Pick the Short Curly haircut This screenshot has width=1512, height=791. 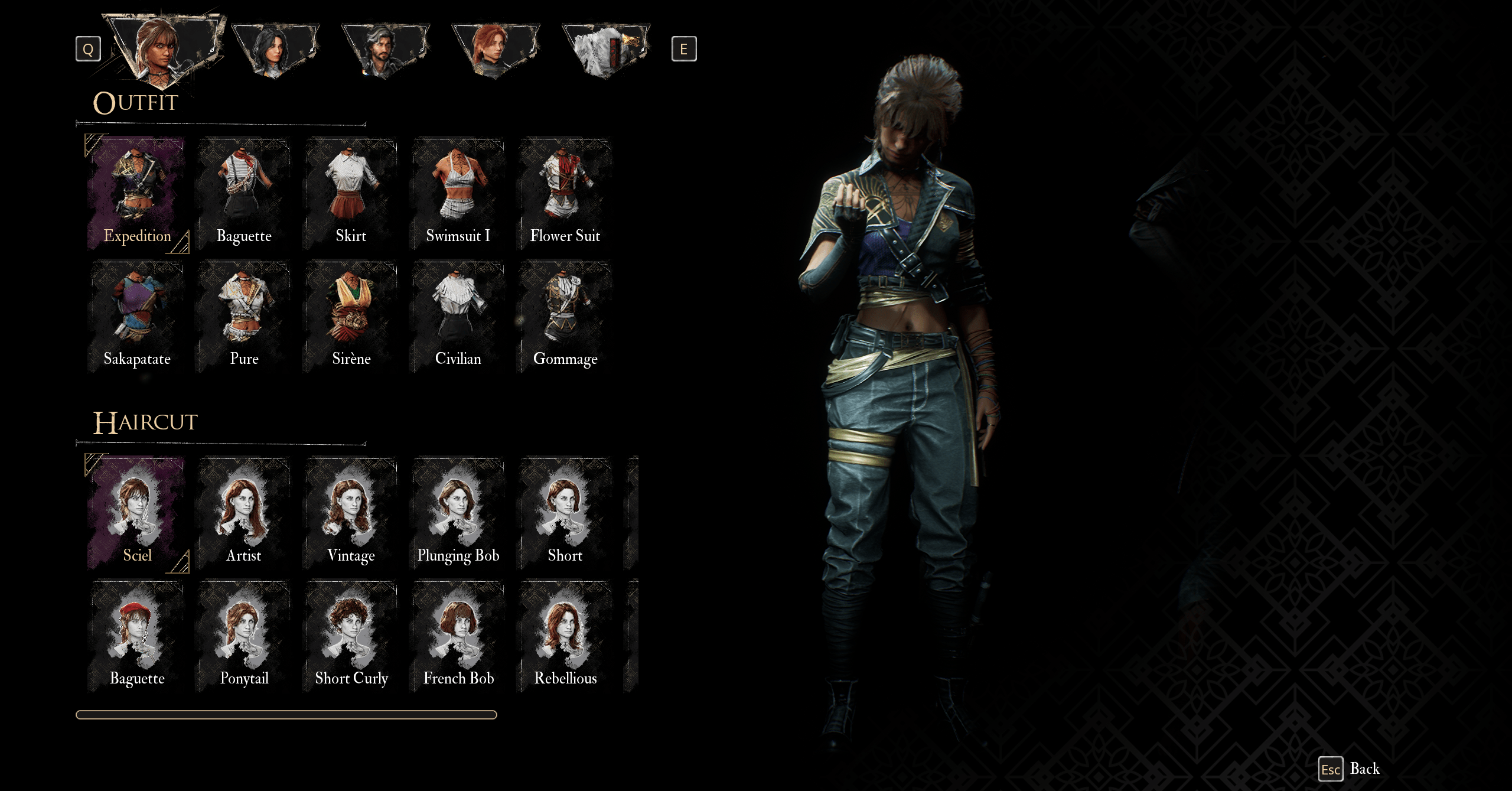point(351,636)
